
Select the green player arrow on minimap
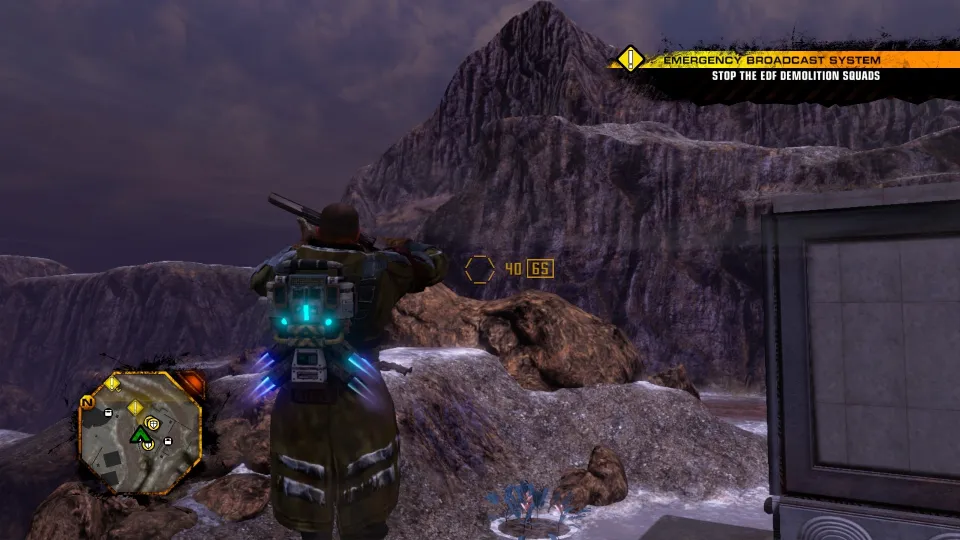pos(138,434)
